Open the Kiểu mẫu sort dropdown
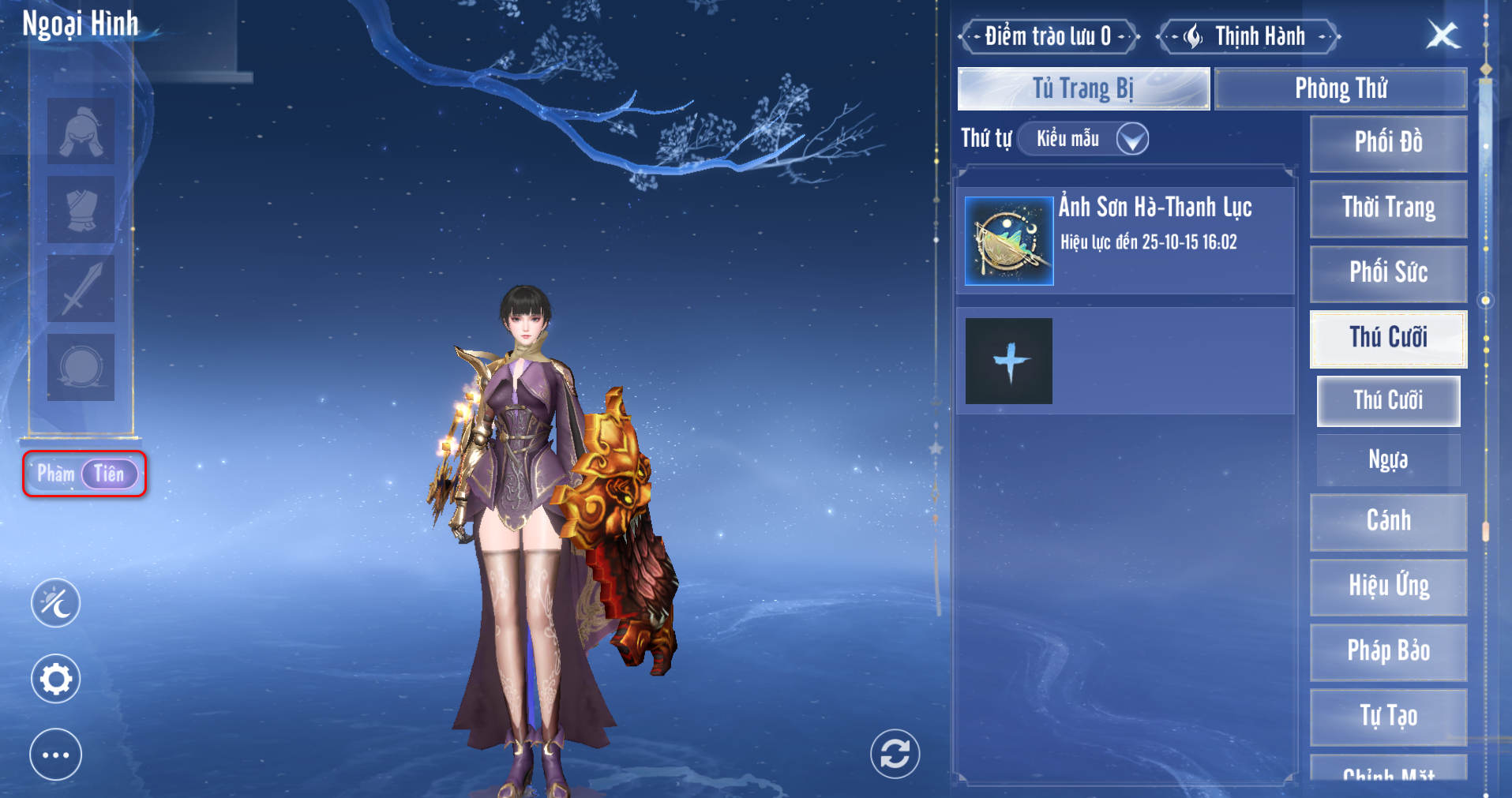Image resolution: width=1512 pixels, height=798 pixels. click(1083, 139)
